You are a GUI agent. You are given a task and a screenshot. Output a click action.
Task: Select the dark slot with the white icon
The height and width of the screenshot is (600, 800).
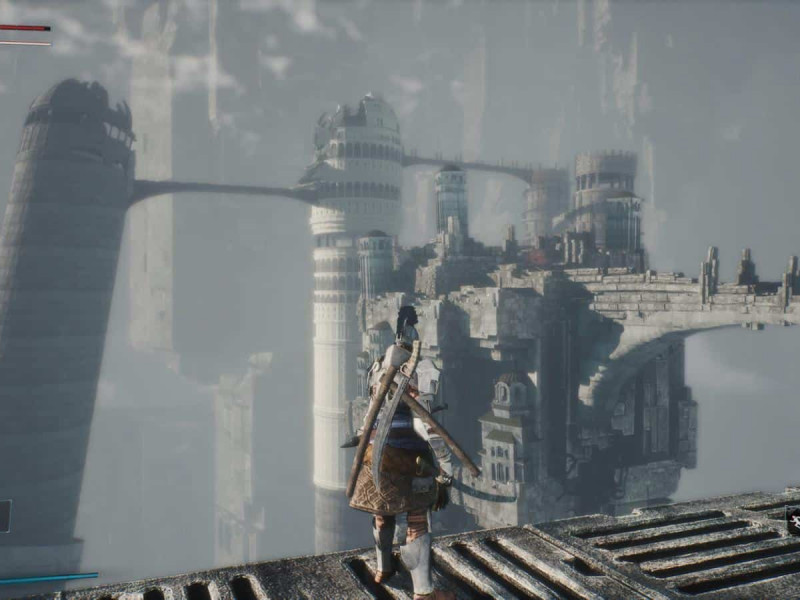coord(793,519)
